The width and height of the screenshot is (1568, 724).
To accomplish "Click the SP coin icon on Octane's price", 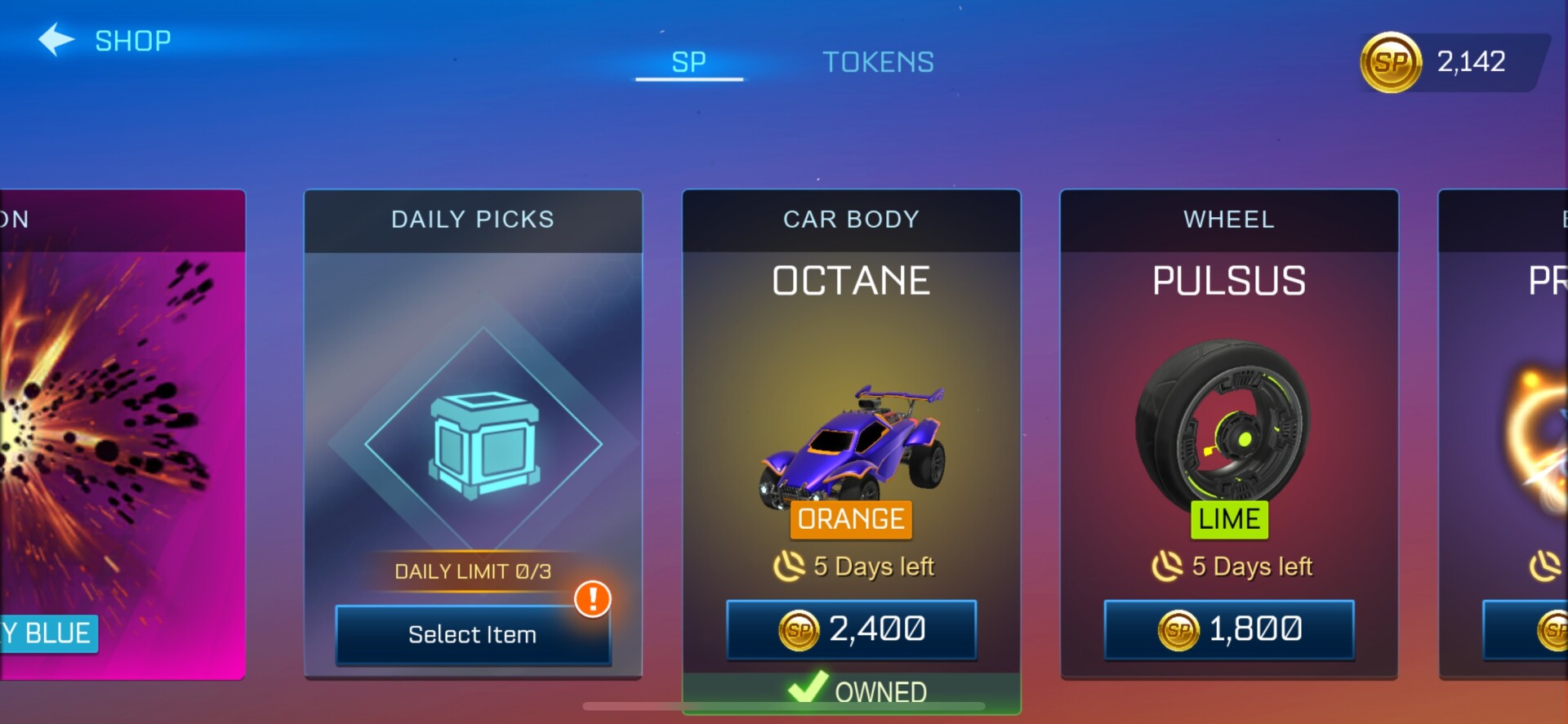I will [x=799, y=630].
